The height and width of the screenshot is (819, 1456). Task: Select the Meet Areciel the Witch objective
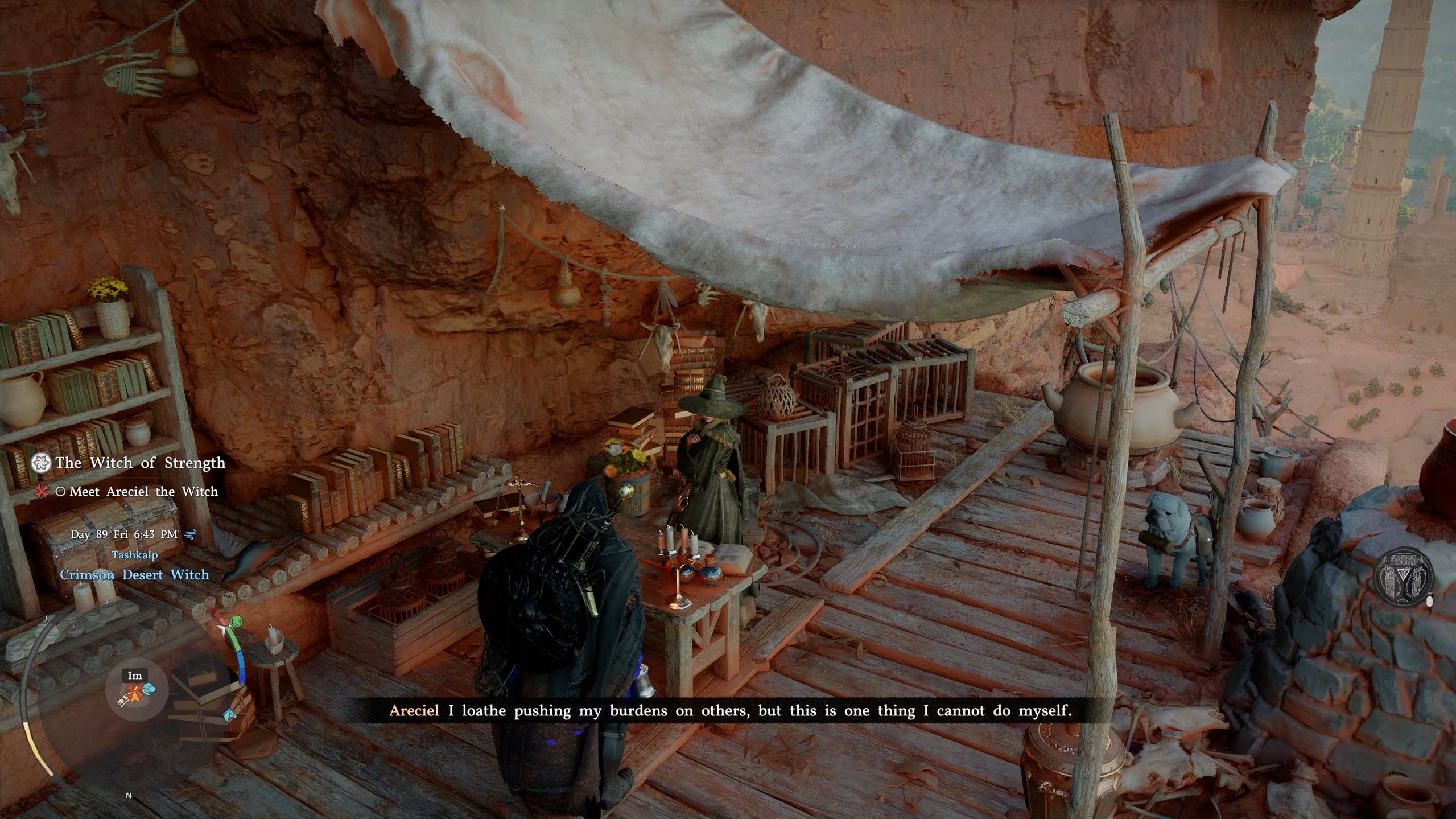click(x=143, y=492)
